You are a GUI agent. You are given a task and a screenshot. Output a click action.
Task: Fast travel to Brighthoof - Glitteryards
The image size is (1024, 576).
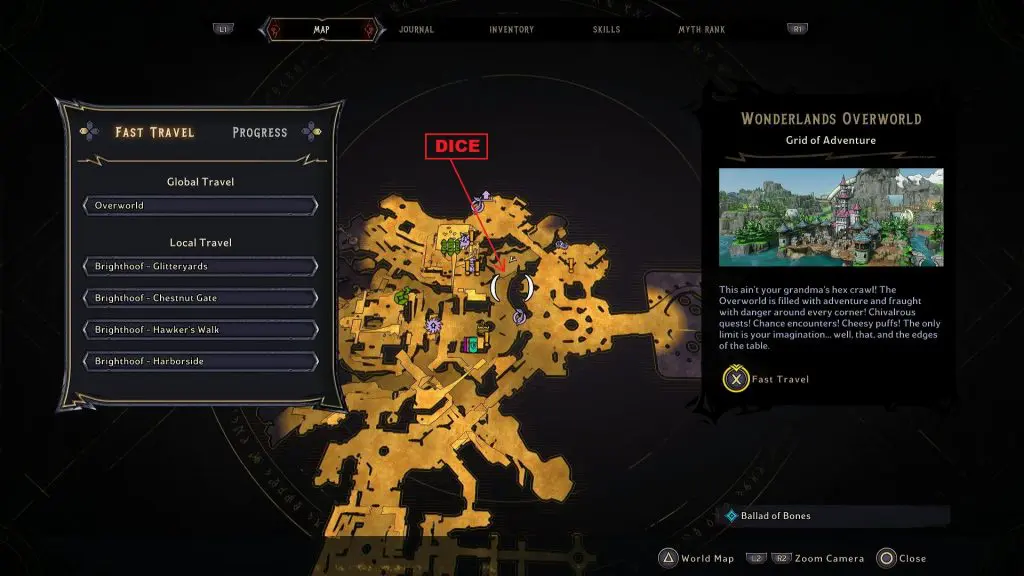tap(201, 267)
